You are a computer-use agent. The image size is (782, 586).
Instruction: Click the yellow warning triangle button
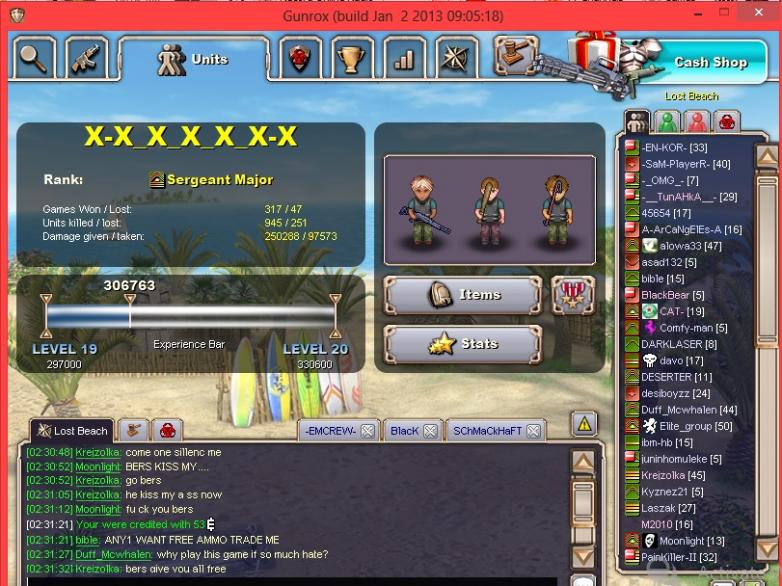click(x=584, y=424)
